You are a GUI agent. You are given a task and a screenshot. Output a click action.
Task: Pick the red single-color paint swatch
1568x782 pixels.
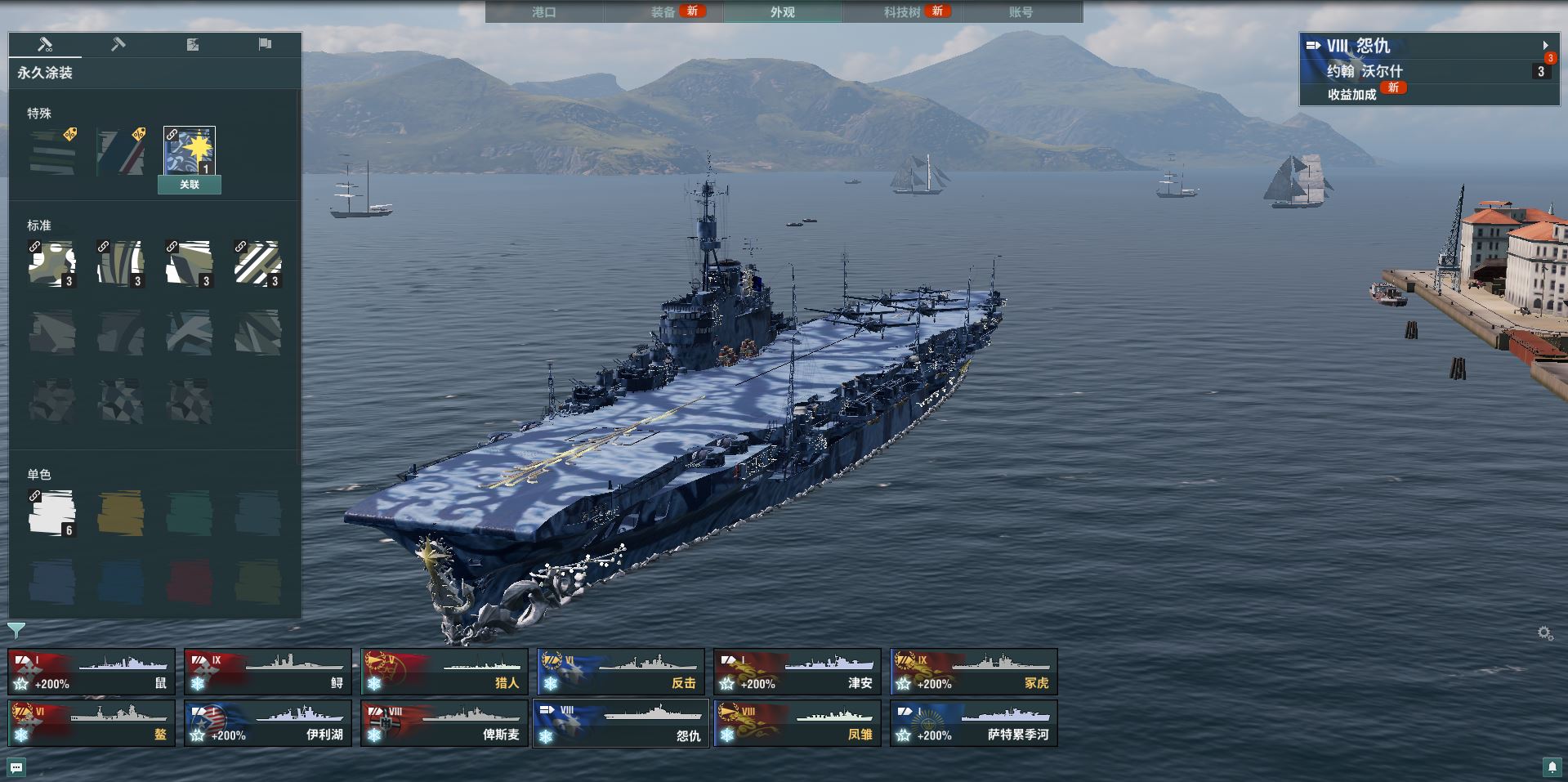click(x=190, y=582)
